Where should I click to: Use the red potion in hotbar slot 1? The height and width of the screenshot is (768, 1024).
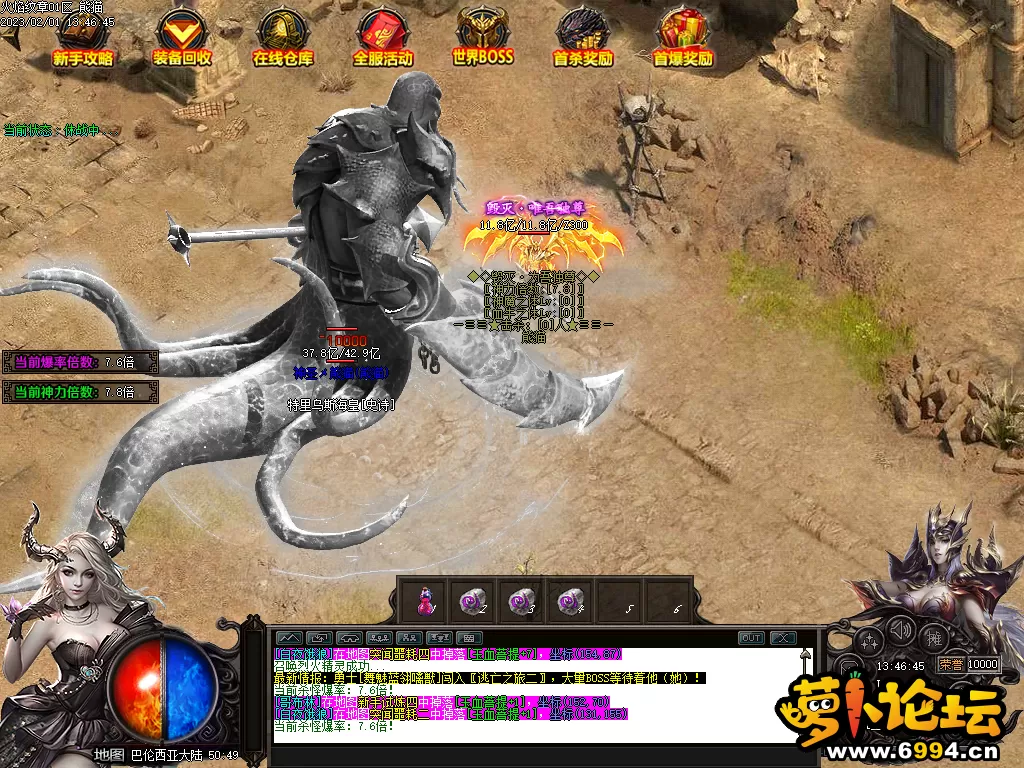(x=425, y=600)
